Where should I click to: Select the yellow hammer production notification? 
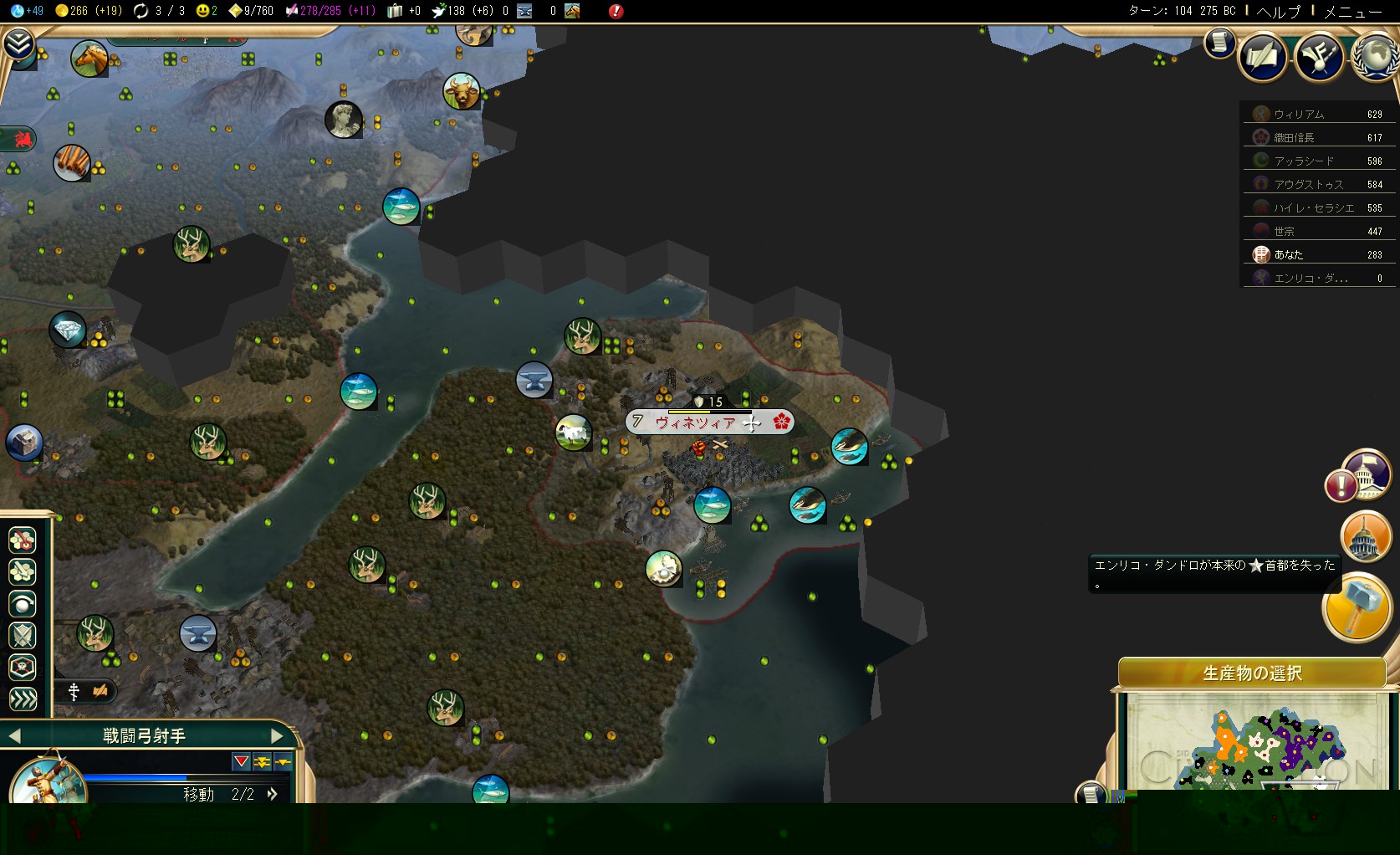click(x=1357, y=607)
